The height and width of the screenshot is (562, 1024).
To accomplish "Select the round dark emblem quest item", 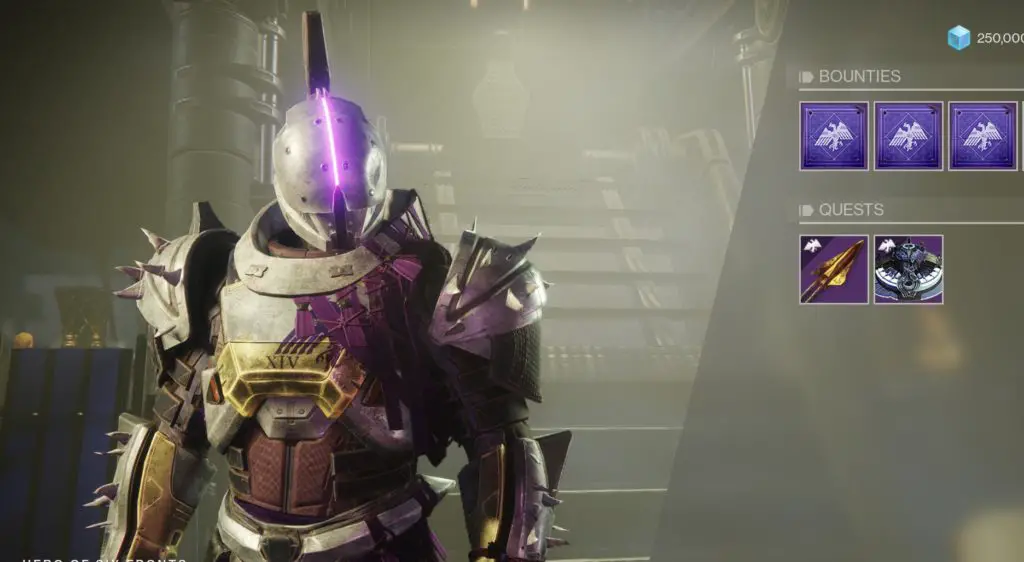I will (x=908, y=269).
